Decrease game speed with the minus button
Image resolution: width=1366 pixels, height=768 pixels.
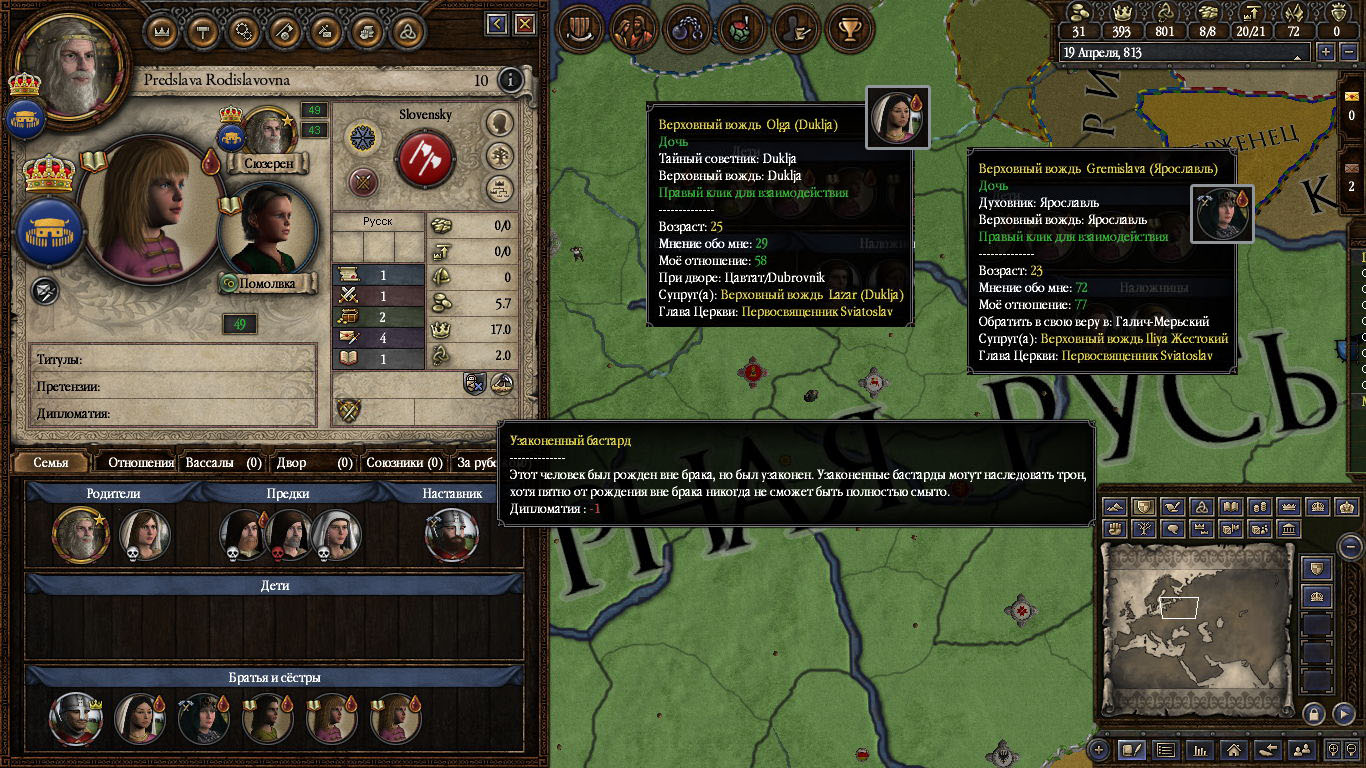tap(1349, 52)
